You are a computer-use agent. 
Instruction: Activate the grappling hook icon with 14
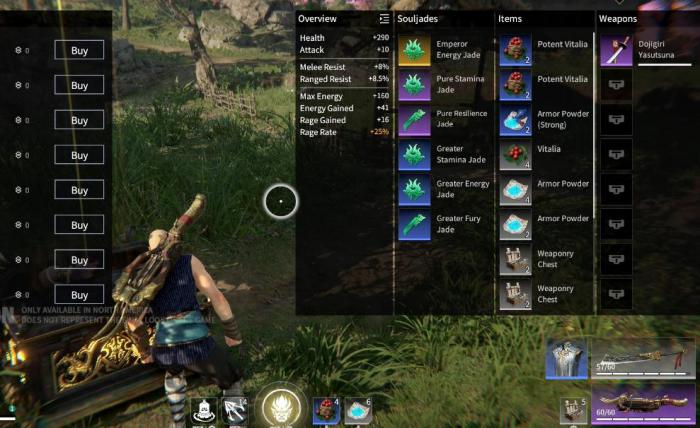pos(234,411)
